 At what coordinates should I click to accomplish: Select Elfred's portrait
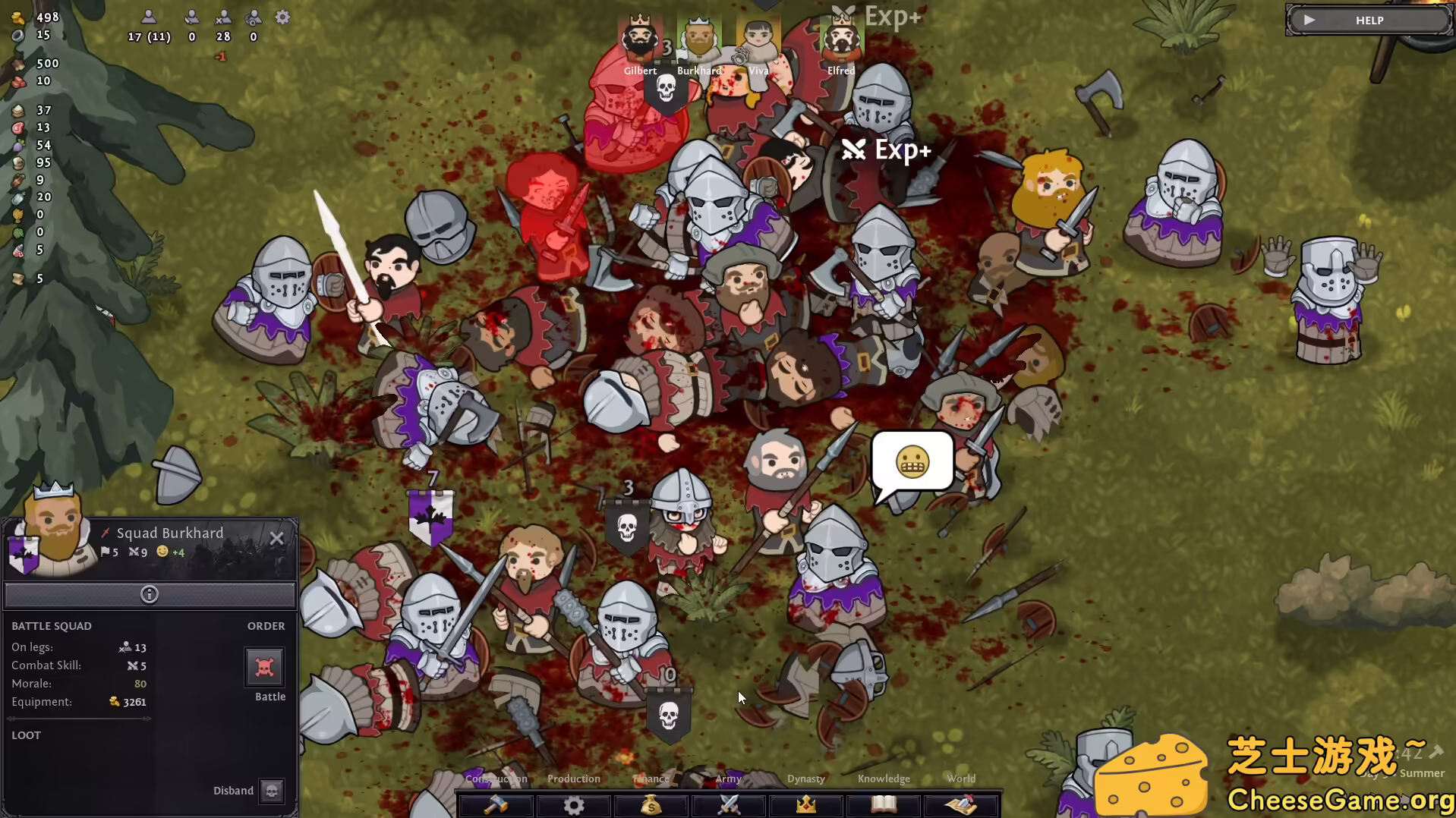click(841, 38)
